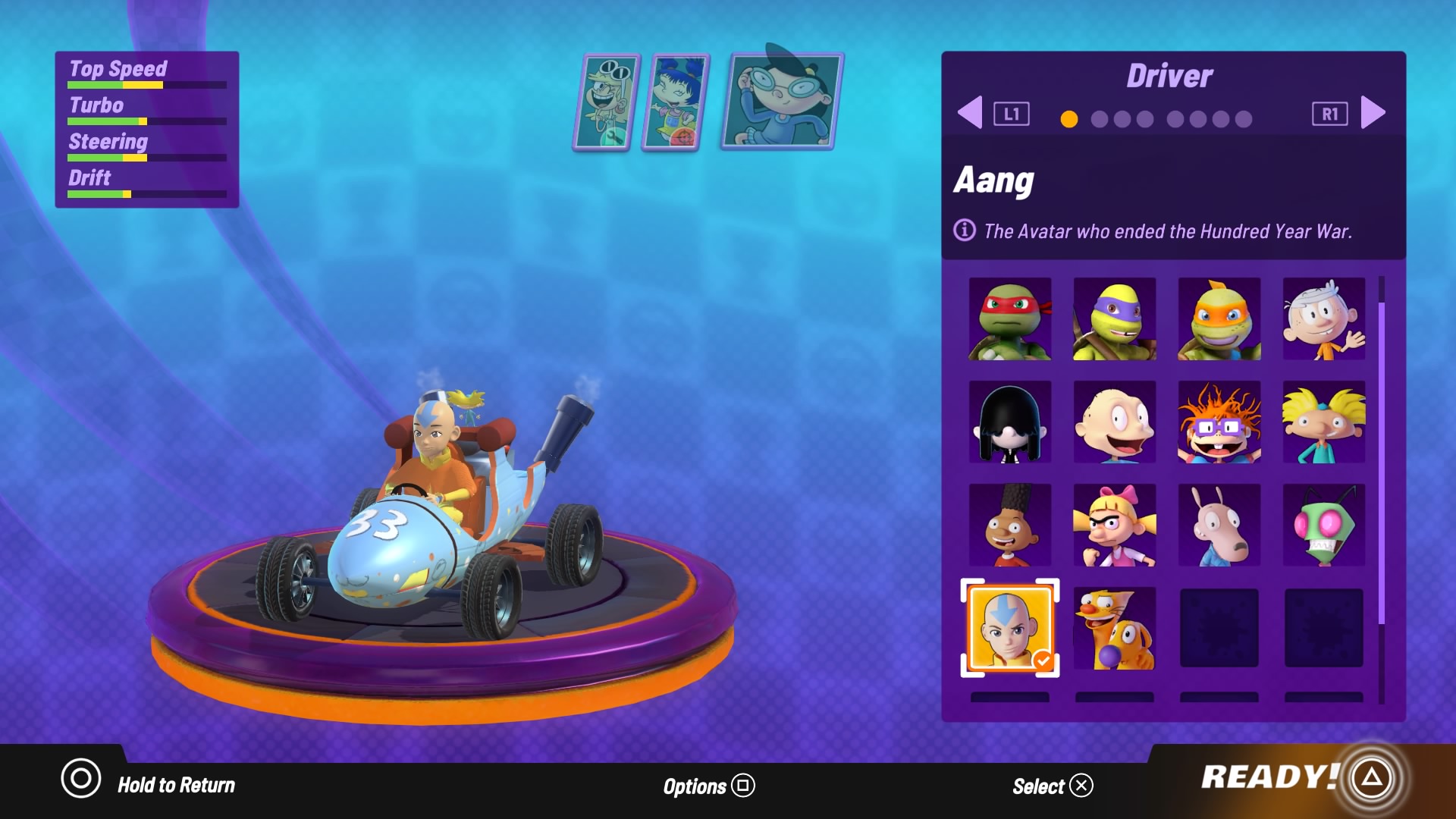1456x819 pixels.
Task: Click the R1 right arrow for next category
Action: click(1373, 112)
